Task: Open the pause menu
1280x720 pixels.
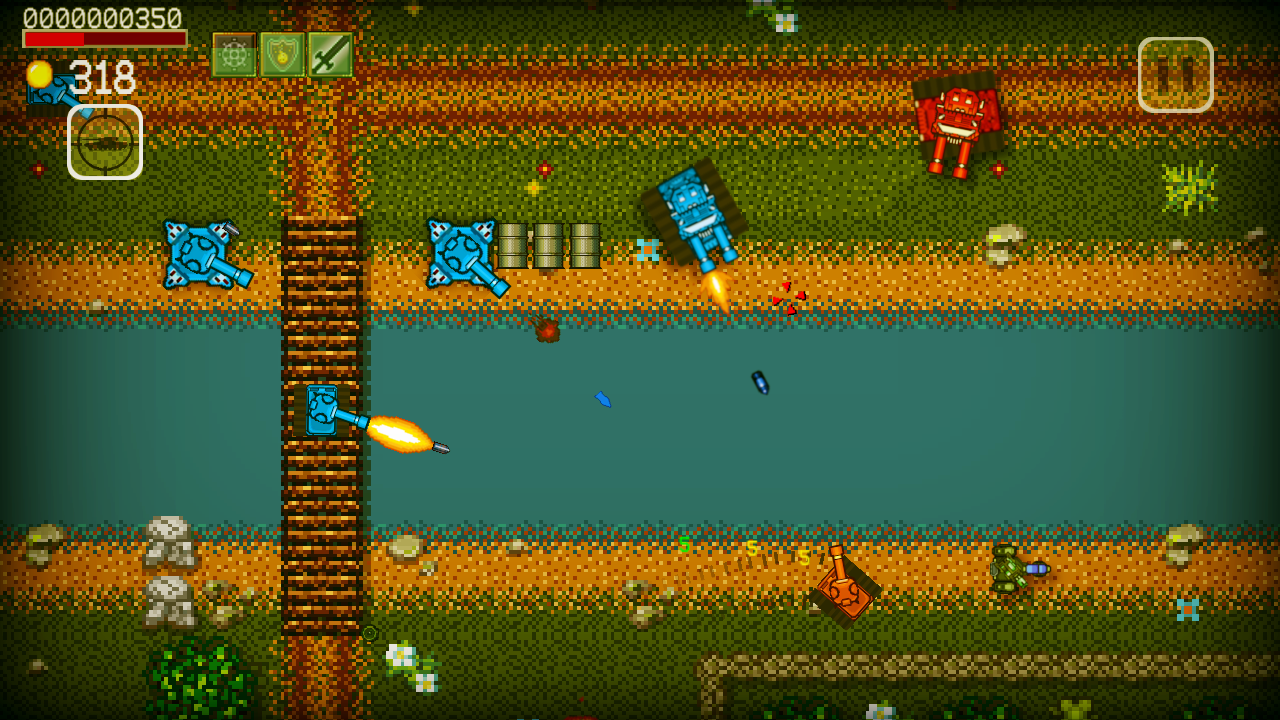Action: click(x=1176, y=74)
